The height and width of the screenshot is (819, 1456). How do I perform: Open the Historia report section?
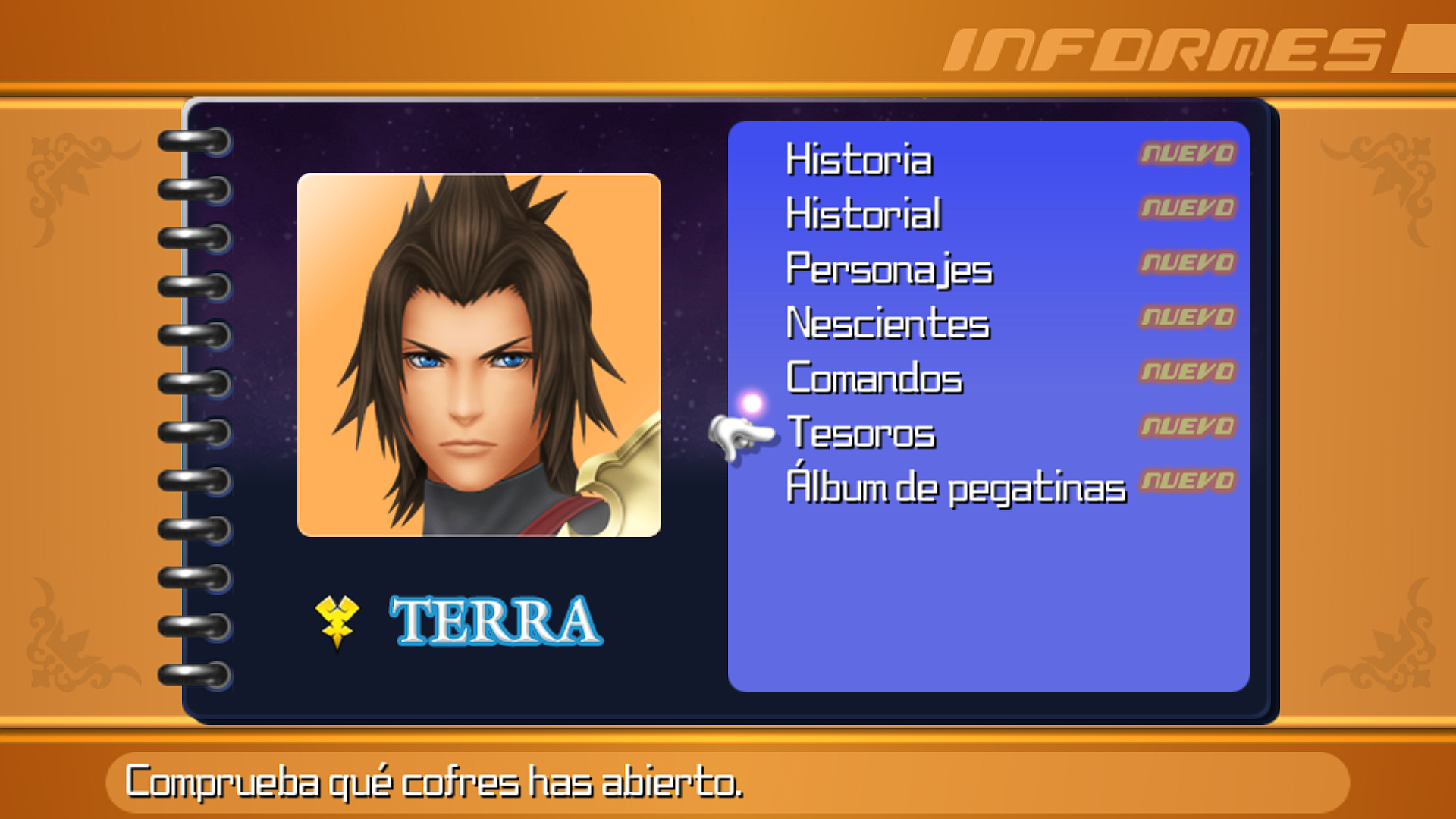click(x=858, y=160)
